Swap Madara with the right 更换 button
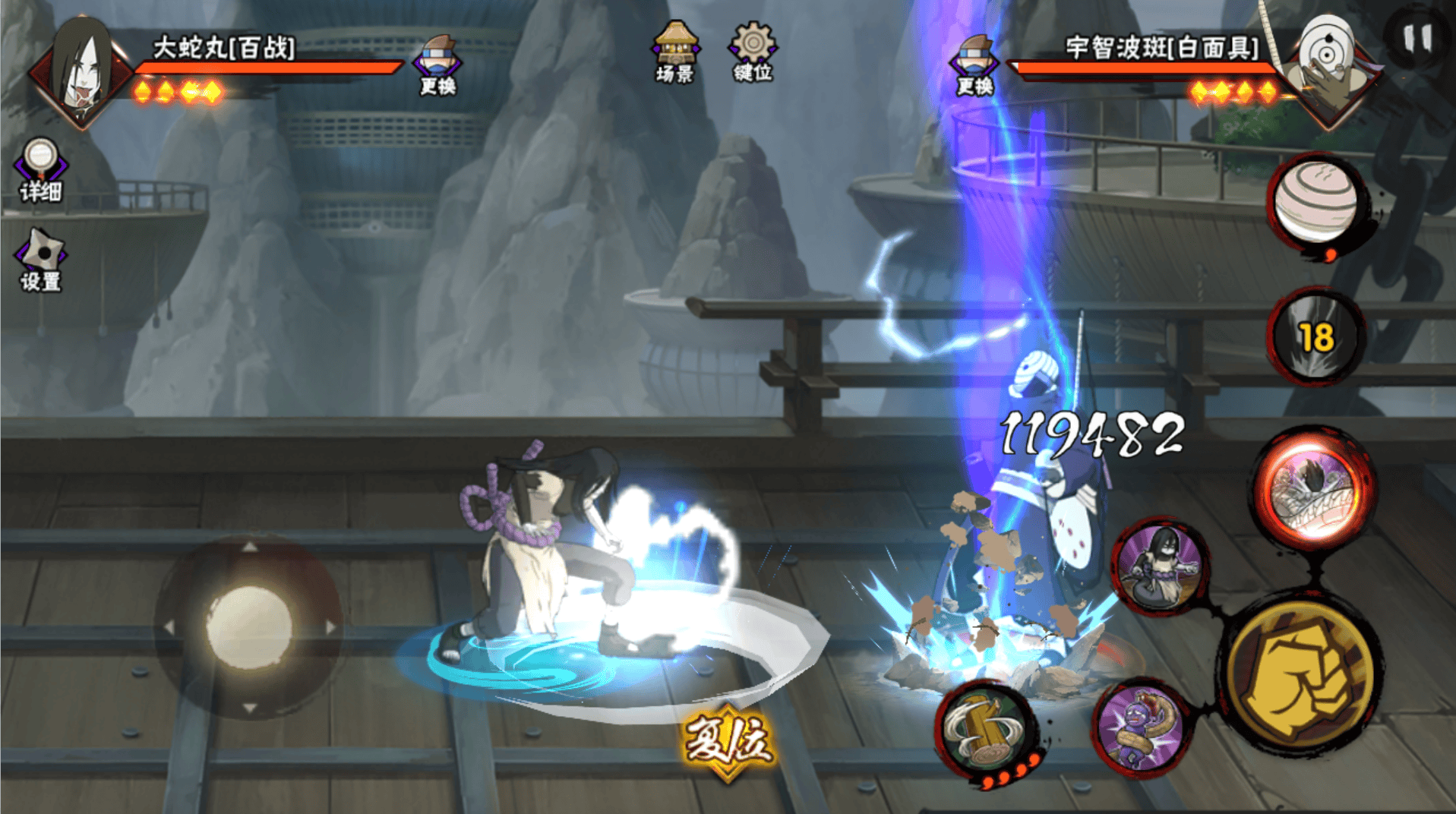The image size is (1456, 814). tap(974, 65)
